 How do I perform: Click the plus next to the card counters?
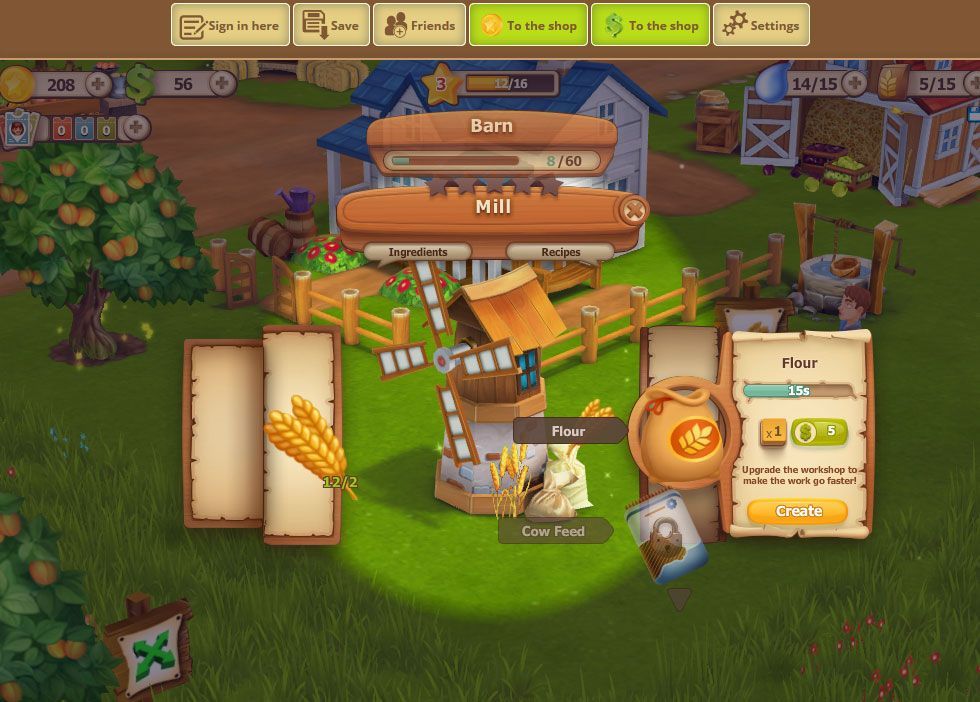pos(137,128)
